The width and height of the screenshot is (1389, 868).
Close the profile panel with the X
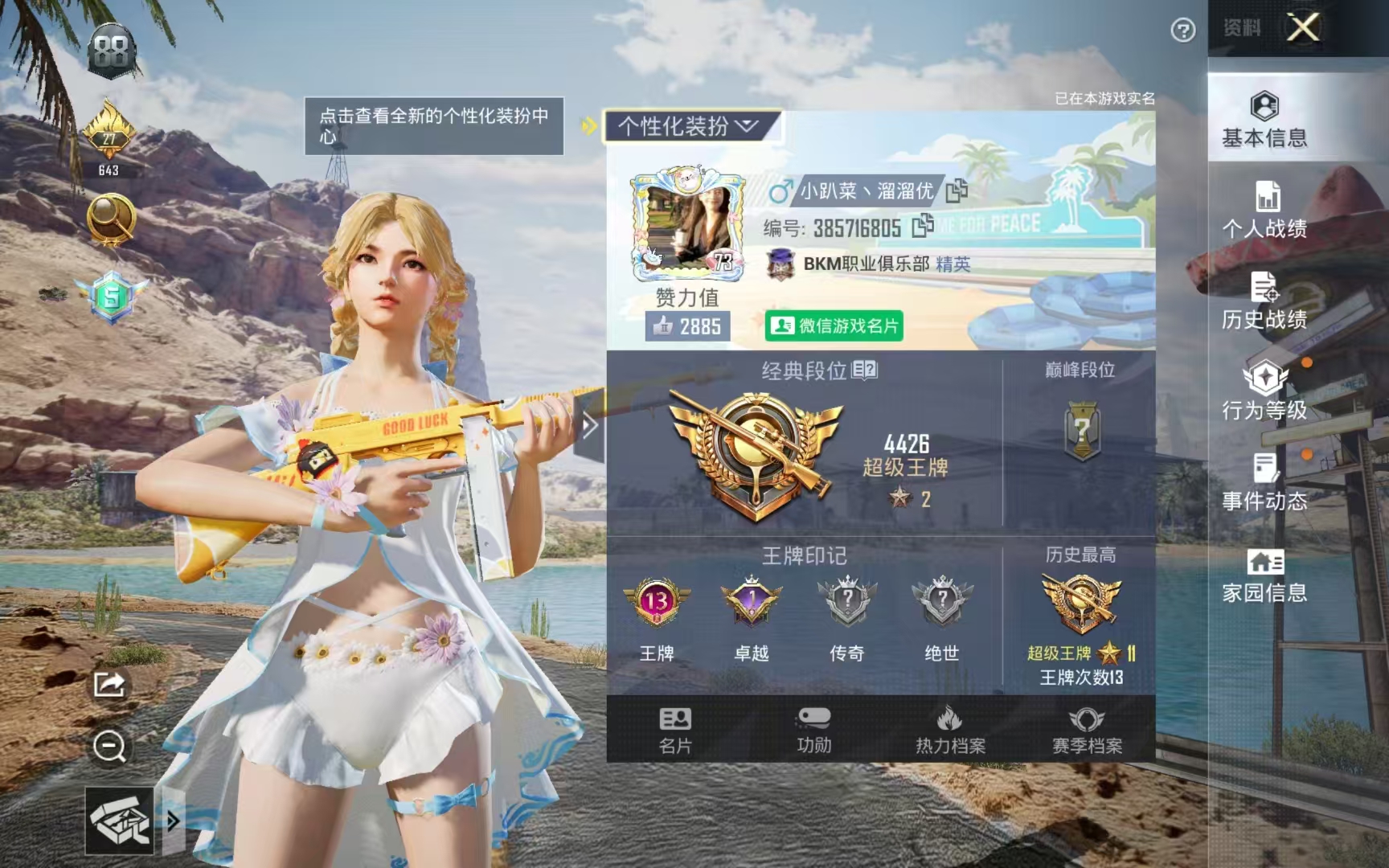pos(1303,28)
